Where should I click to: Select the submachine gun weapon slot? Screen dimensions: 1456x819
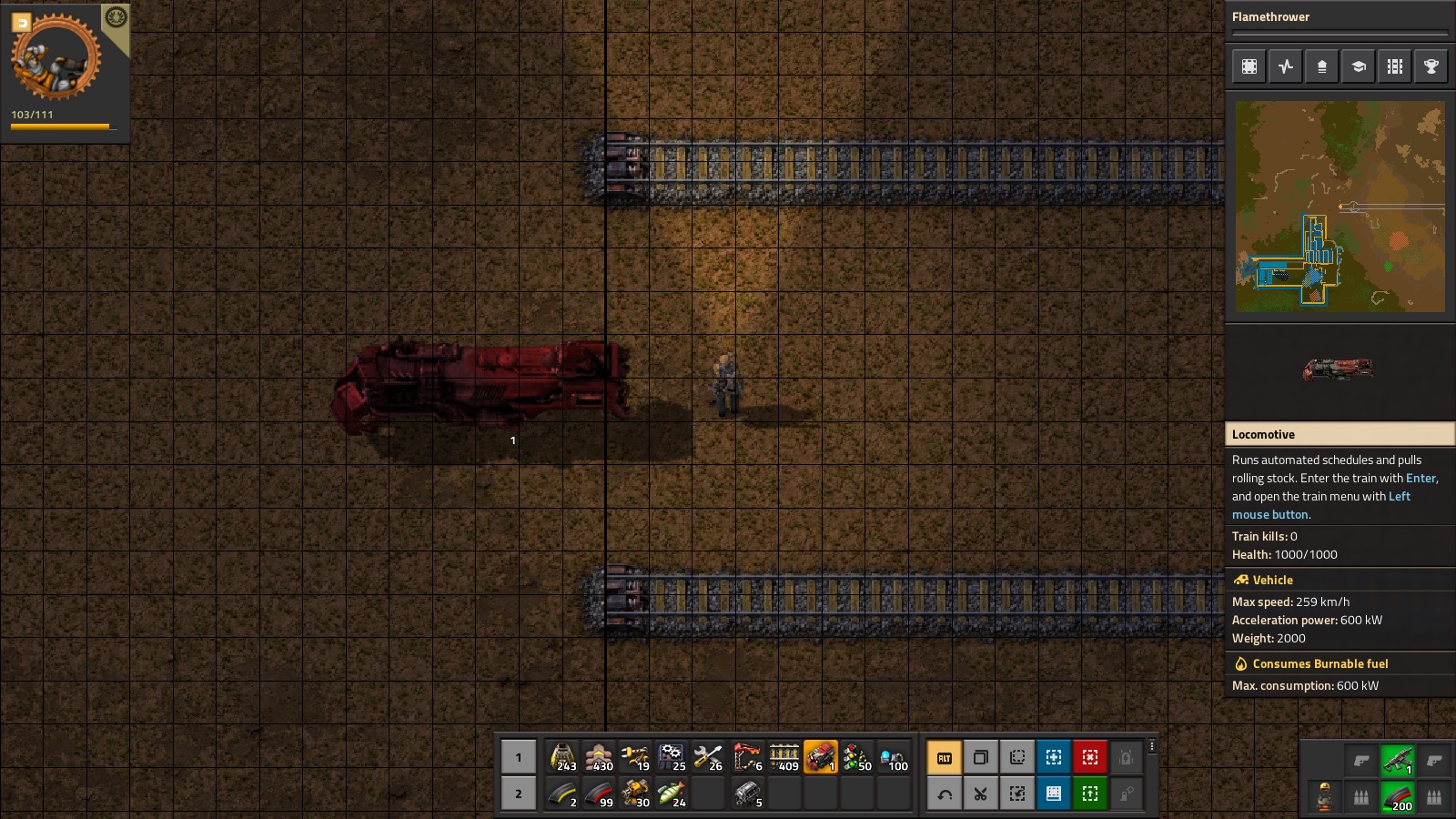(x=1397, y=759)
